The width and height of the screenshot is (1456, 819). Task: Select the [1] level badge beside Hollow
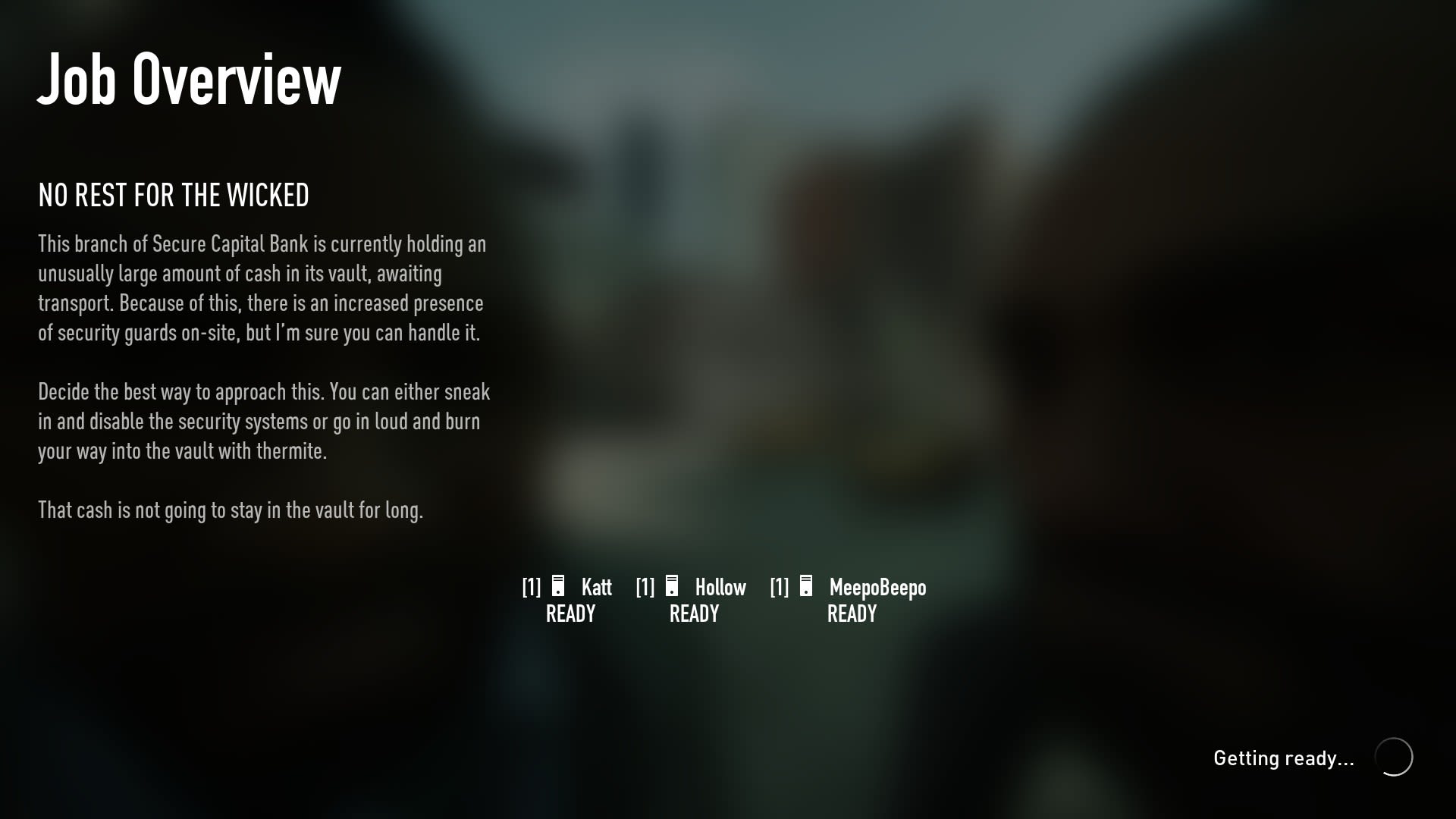click(x=645, y=587)
